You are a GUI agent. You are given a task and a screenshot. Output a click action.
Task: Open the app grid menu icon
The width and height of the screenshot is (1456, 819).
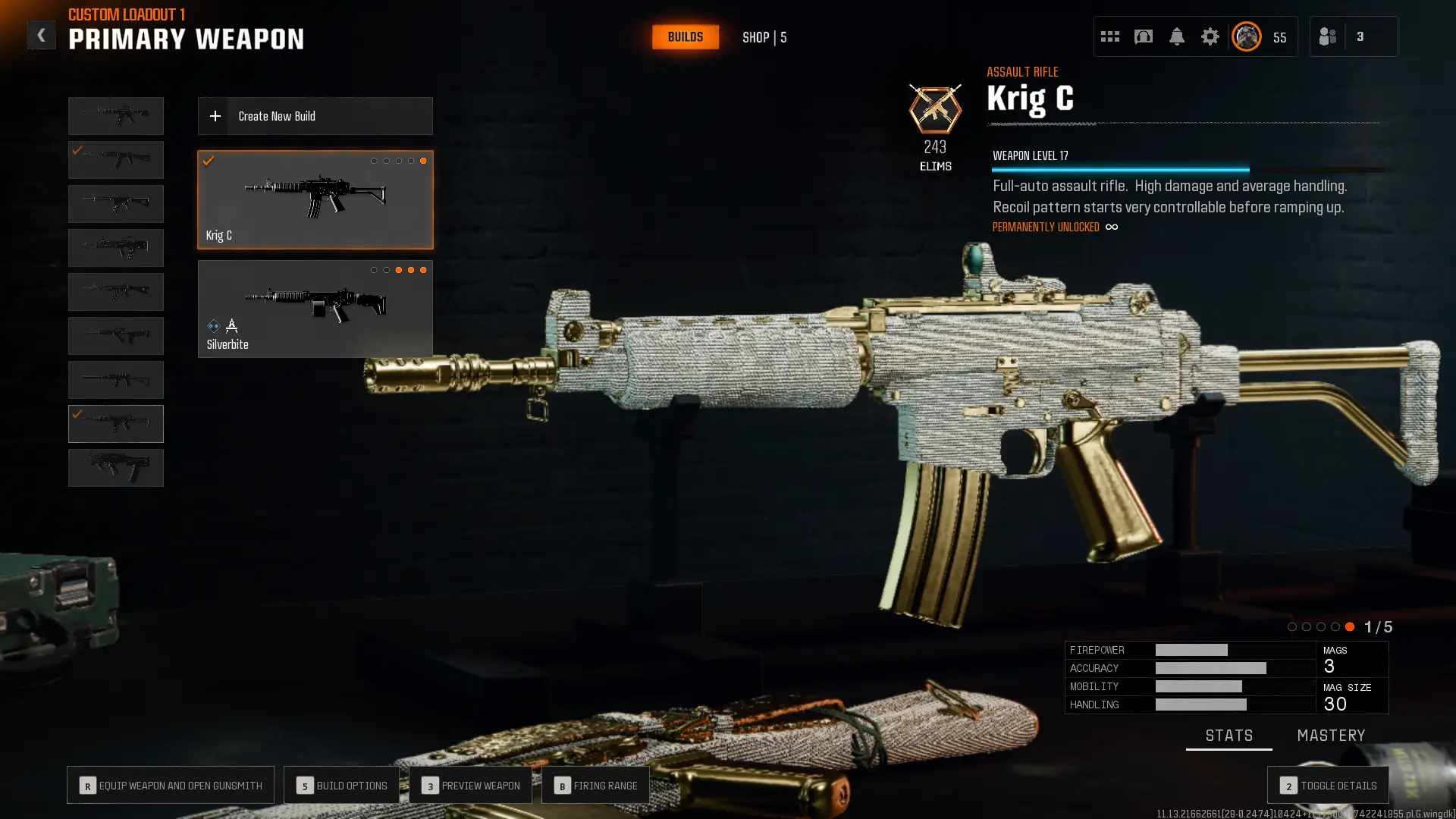click(1109, 36)
